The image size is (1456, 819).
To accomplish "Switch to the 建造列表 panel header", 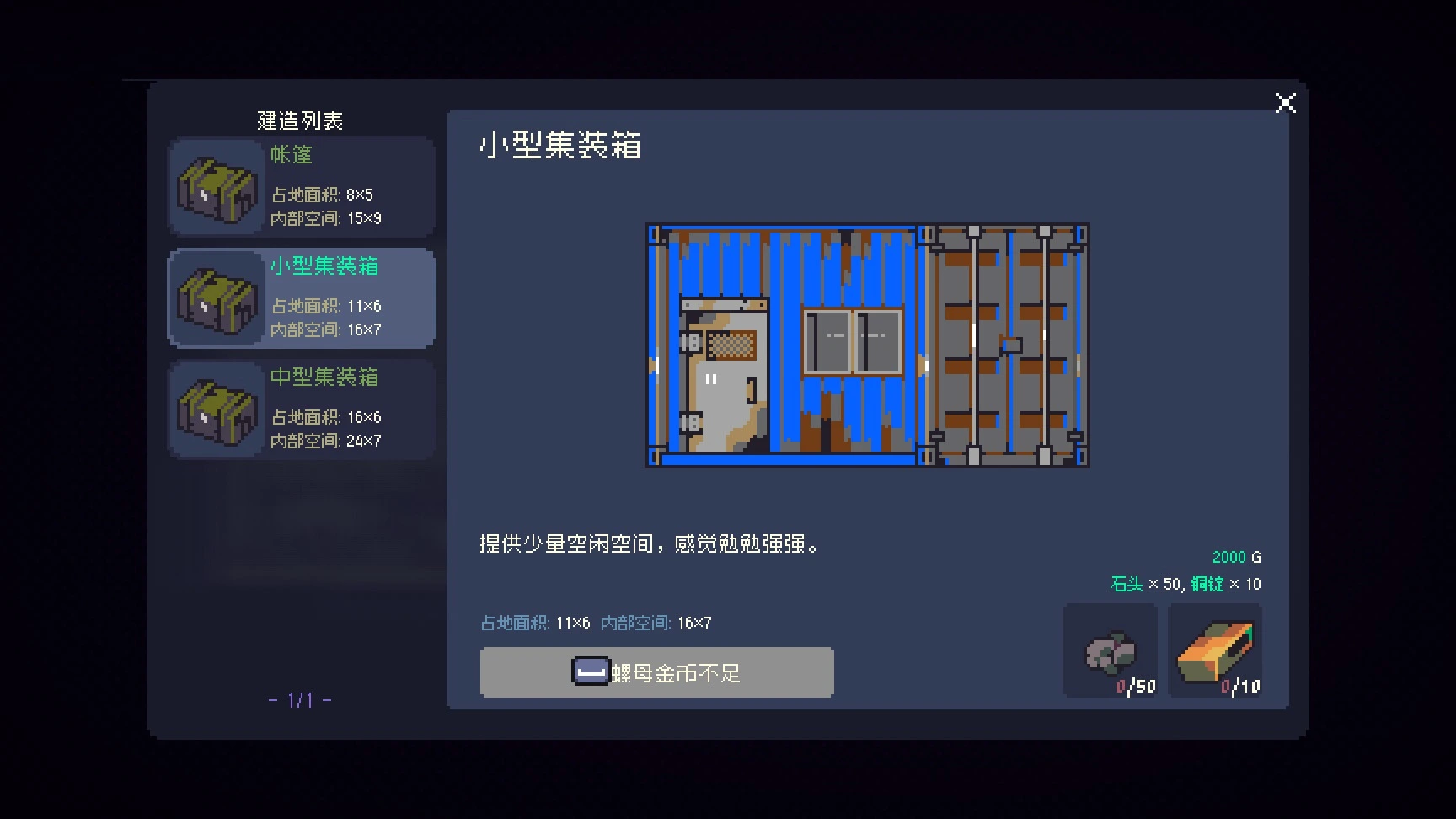I will coord(302,120).
